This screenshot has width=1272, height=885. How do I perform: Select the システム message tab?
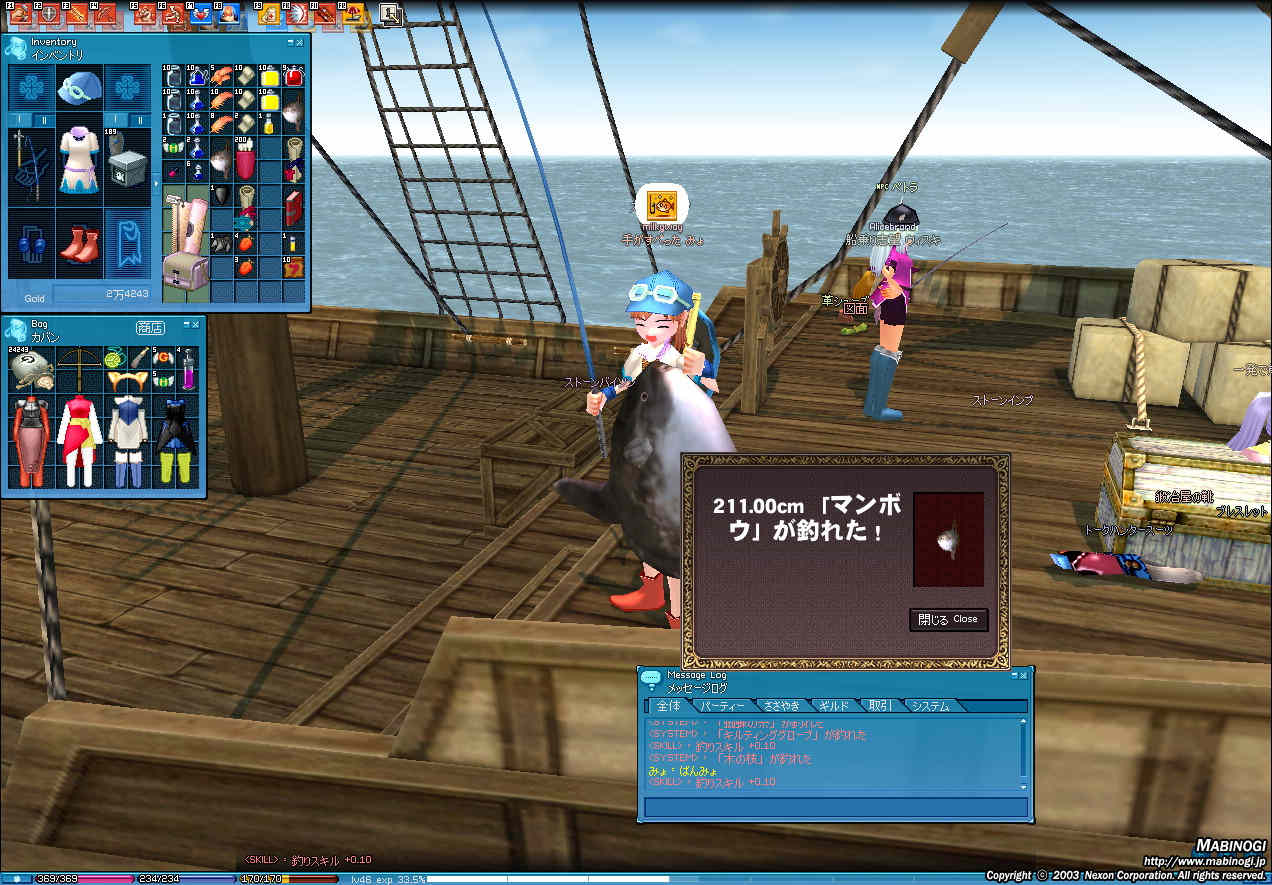930,706
